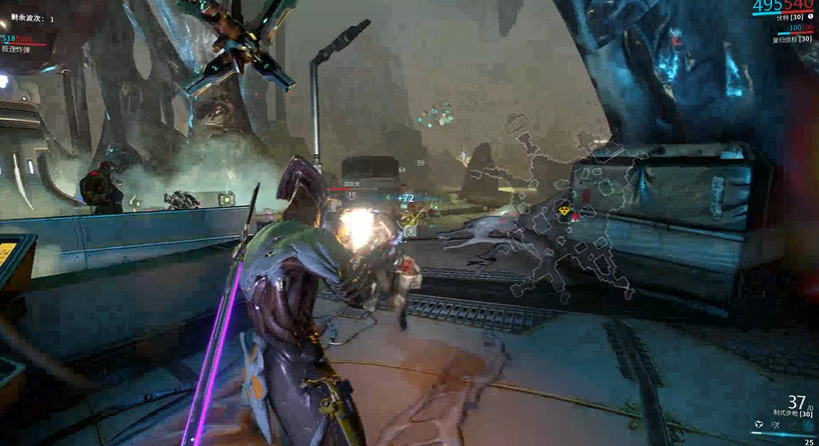Activate the ability icon with slashed lines
This screenshot has height=446, width=819.
[x=775, y=424]
